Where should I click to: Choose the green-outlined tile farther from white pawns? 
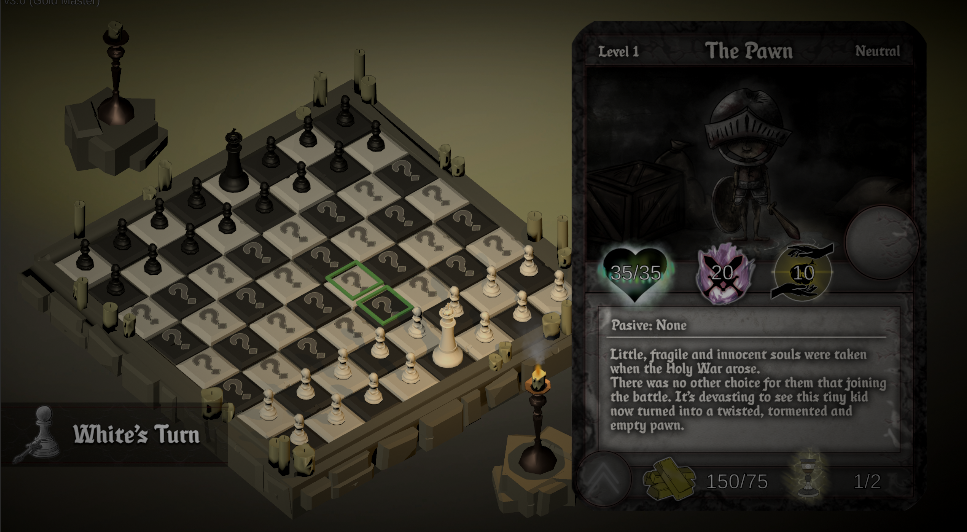coord(353,279)
